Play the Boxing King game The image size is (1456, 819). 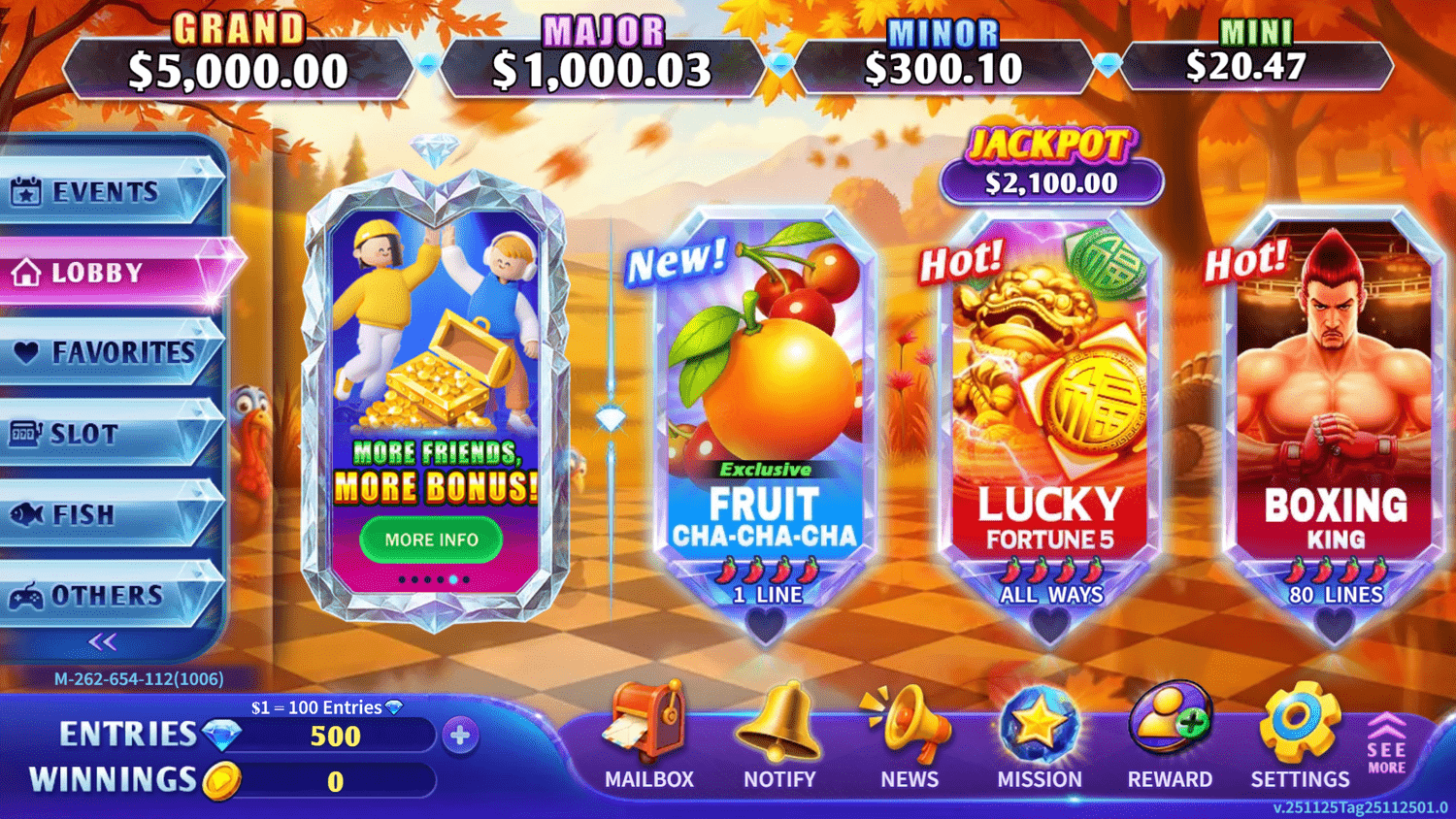(x=1335, y=408)
